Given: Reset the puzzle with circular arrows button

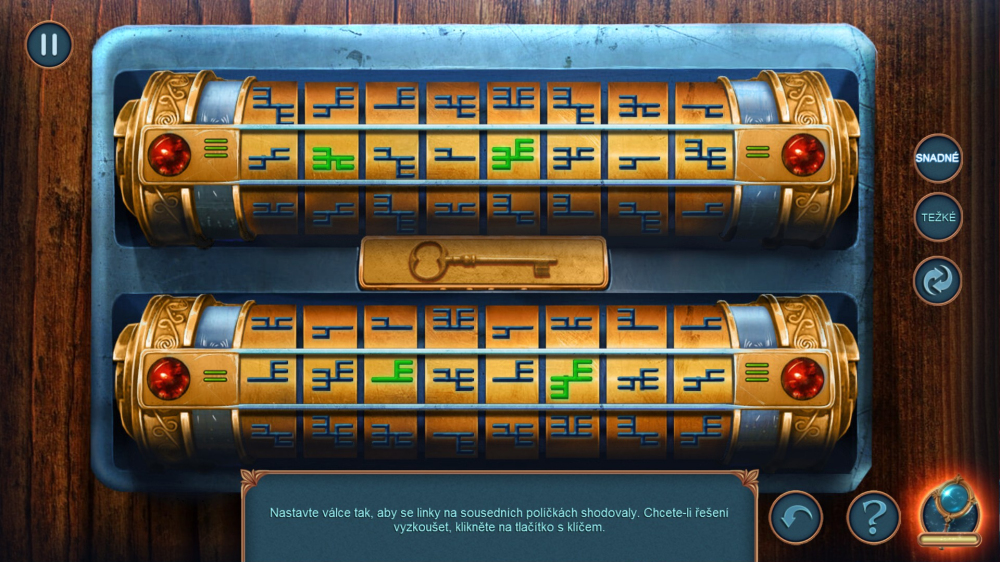Looking at the screenshot, I should 937,281.
